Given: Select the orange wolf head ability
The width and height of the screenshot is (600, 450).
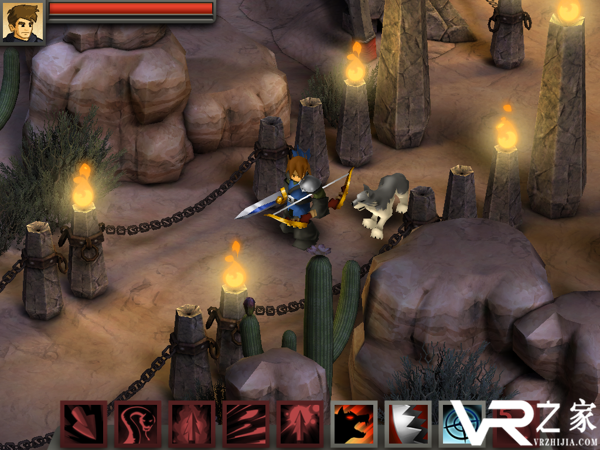Looking at the screenshot, I should (354, 424).
